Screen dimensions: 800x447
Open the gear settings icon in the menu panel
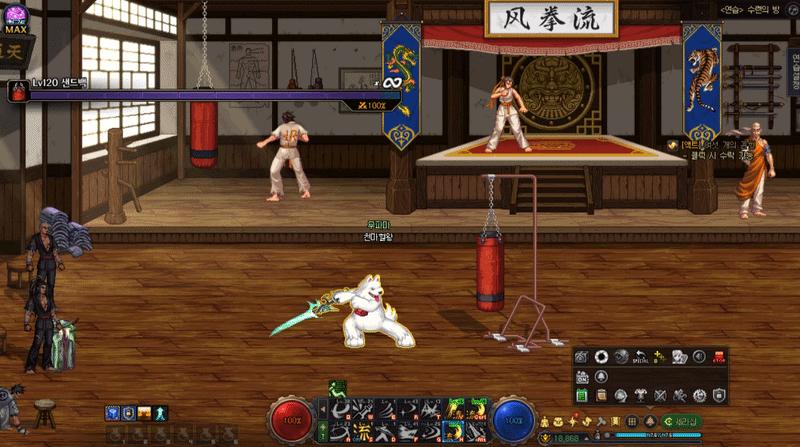click(x=699, y=396)
